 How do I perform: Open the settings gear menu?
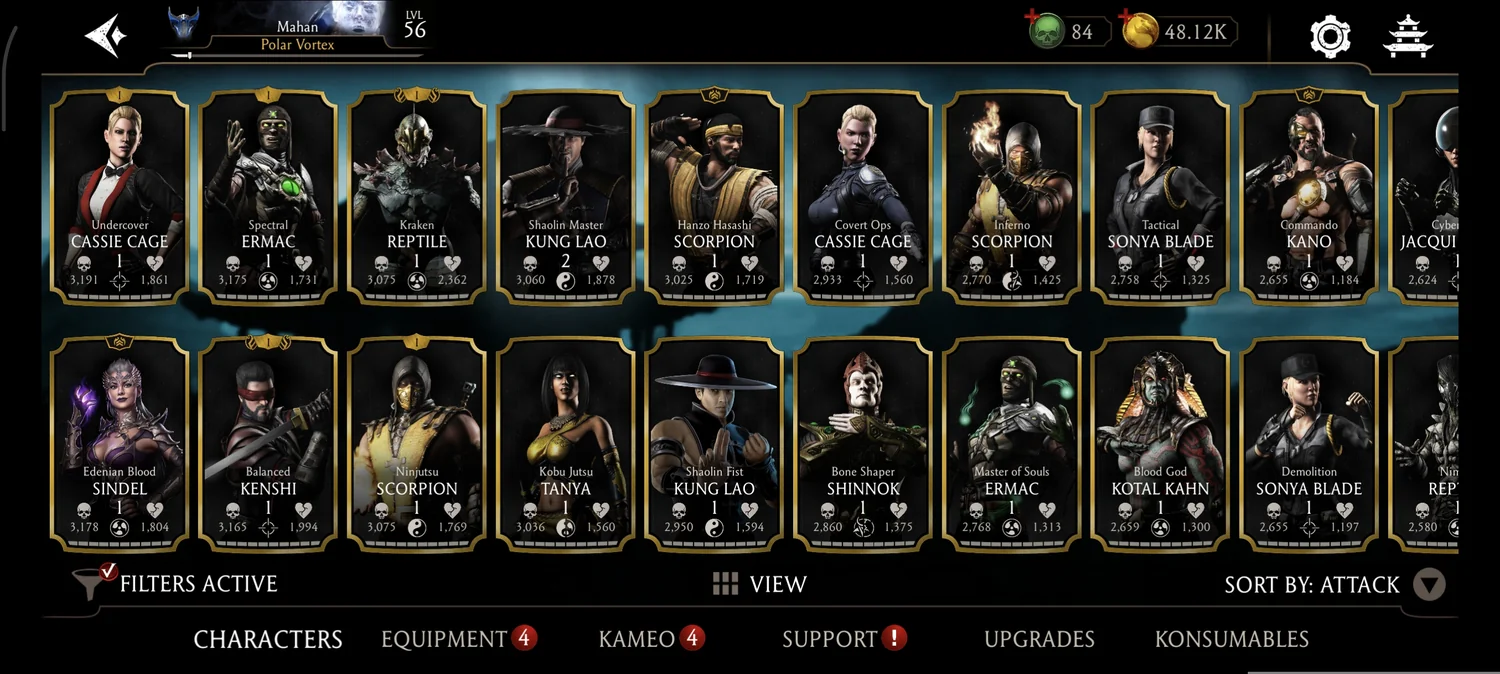coord(1330,36)
